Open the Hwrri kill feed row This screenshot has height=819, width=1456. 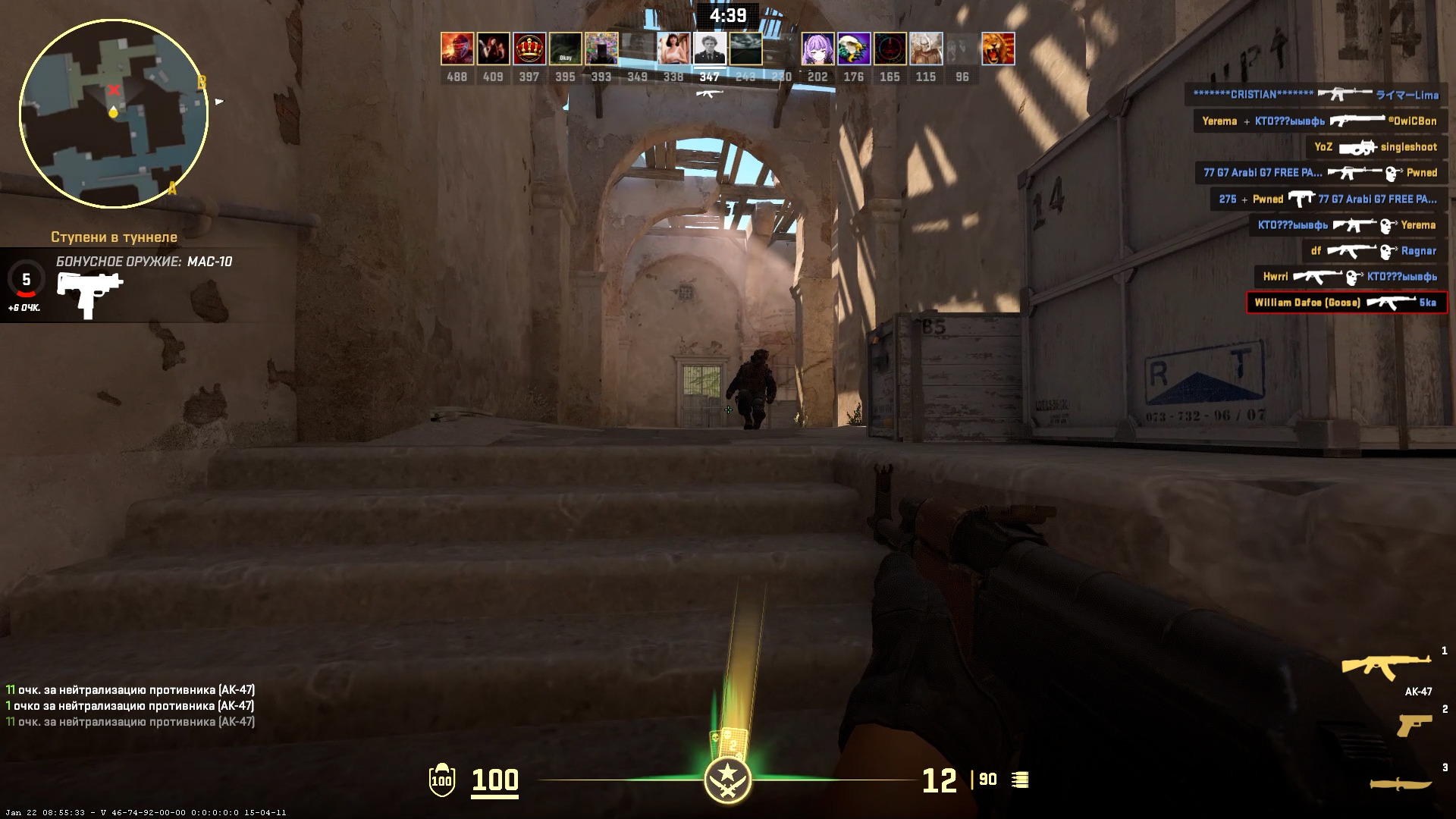[1350, 277]
